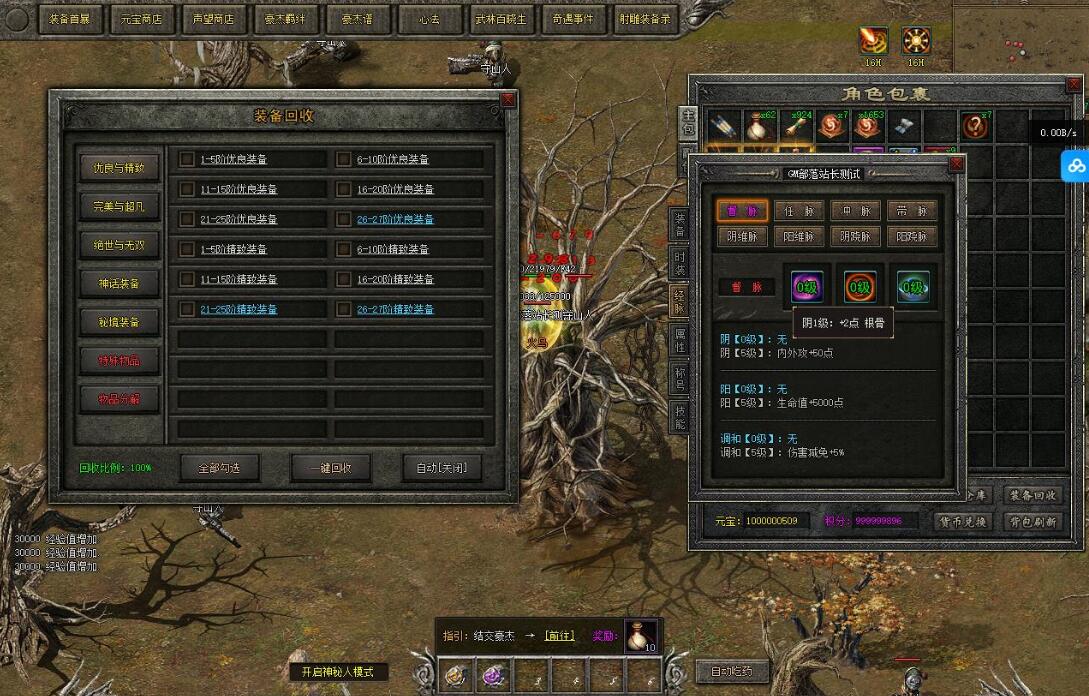Click the 背包刷新 bag refresh button
Image resolution: width=1089 pixels, height=696 pixels.
click(1033, 522)
